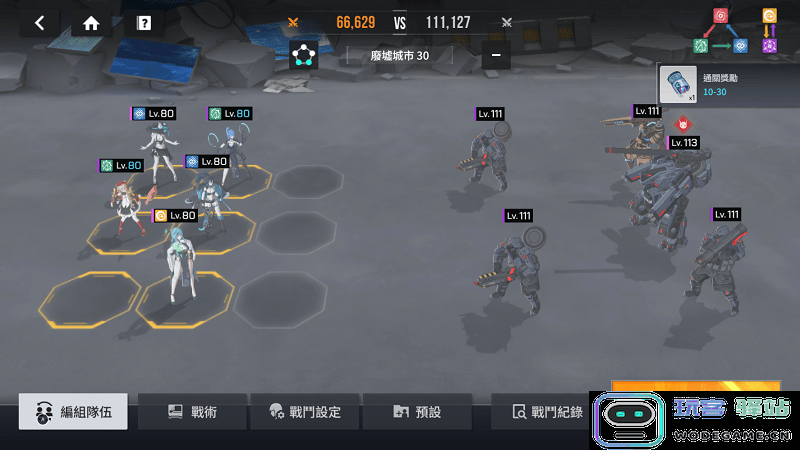Go back with the arrow button

coord(39,23)
